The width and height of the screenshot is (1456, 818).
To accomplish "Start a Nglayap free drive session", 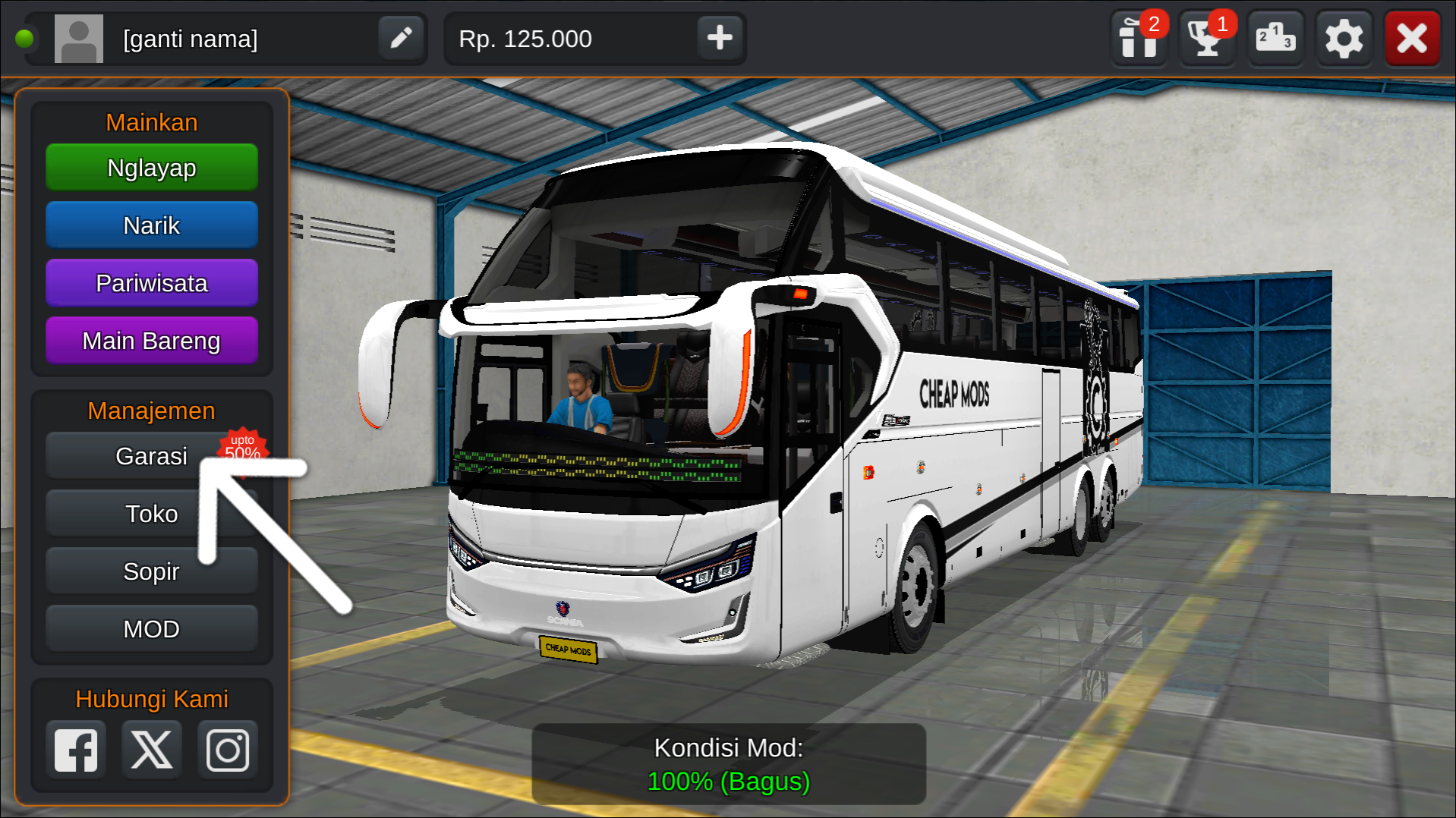I will [151, 168].
